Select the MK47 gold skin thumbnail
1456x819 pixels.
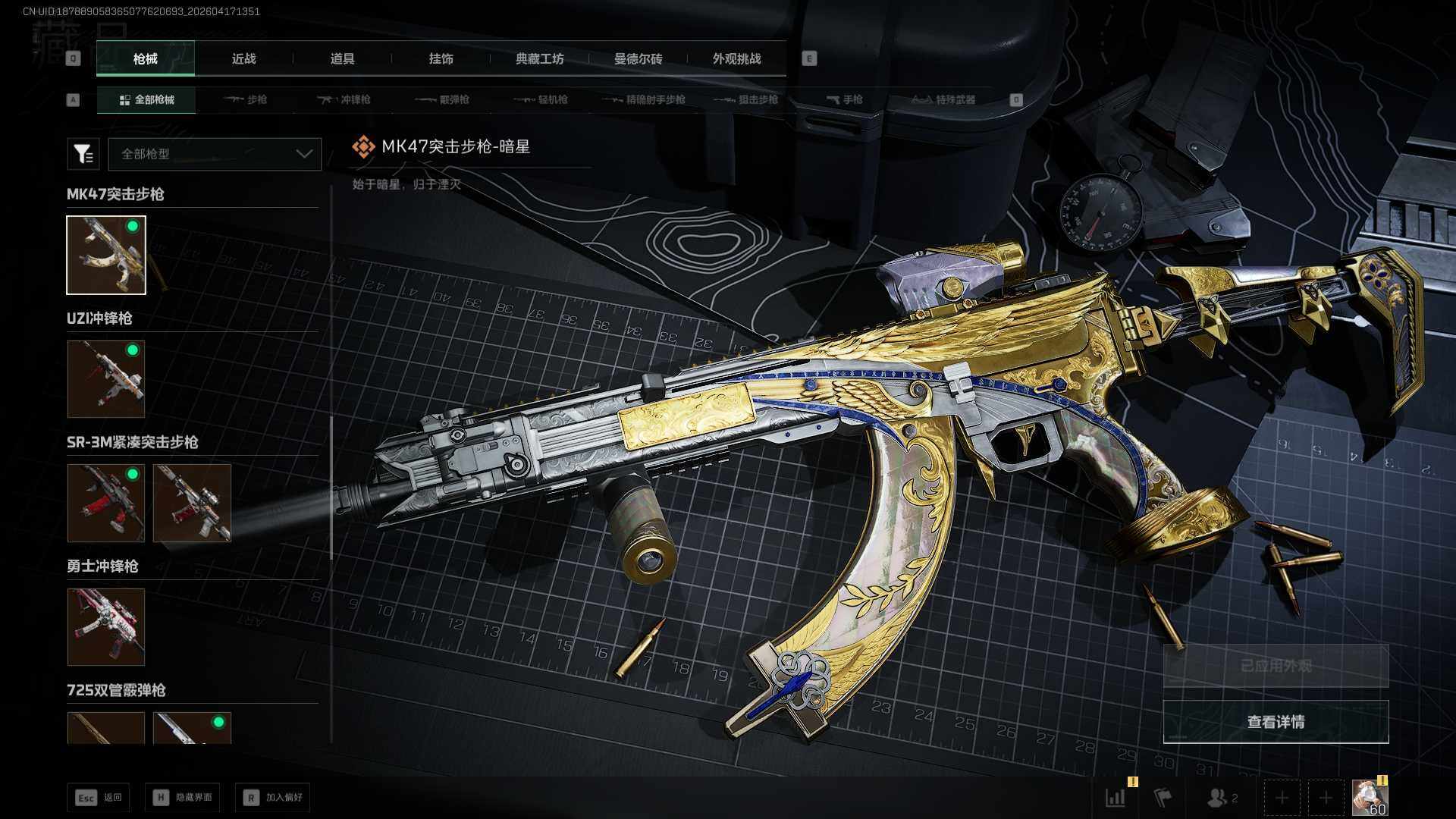(x=106, y=255)
